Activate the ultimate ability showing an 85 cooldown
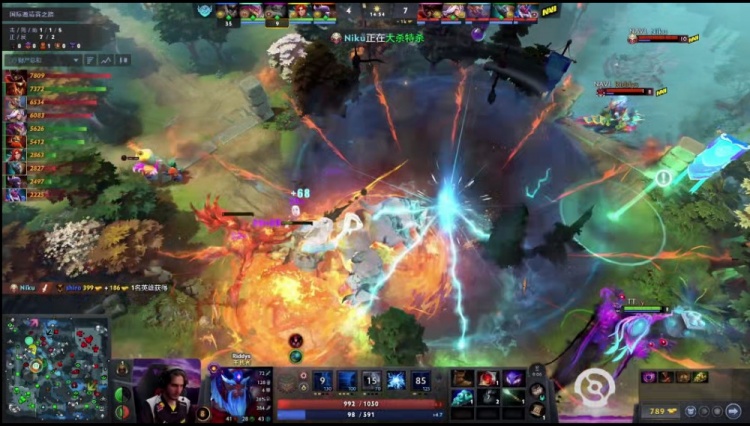750x426 pixels. click(420, 381)
